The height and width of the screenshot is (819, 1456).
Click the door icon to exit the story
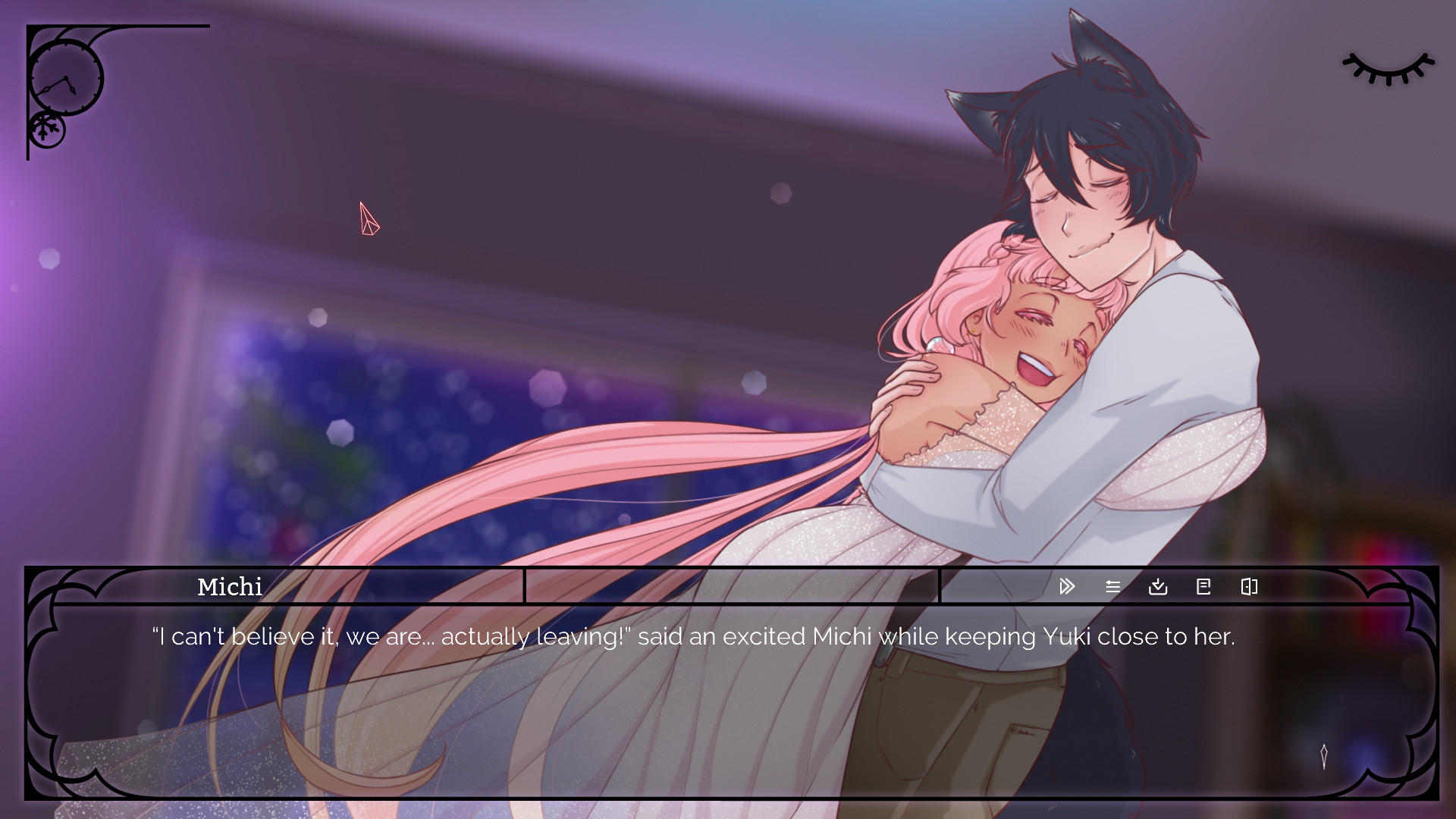(x=1249, y=586)
